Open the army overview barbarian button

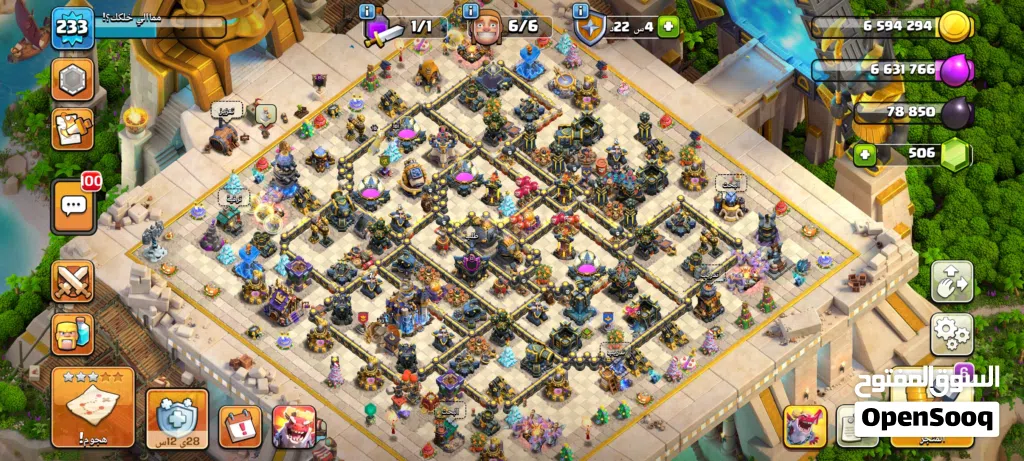pyautogui.click(x=73, y=333)
